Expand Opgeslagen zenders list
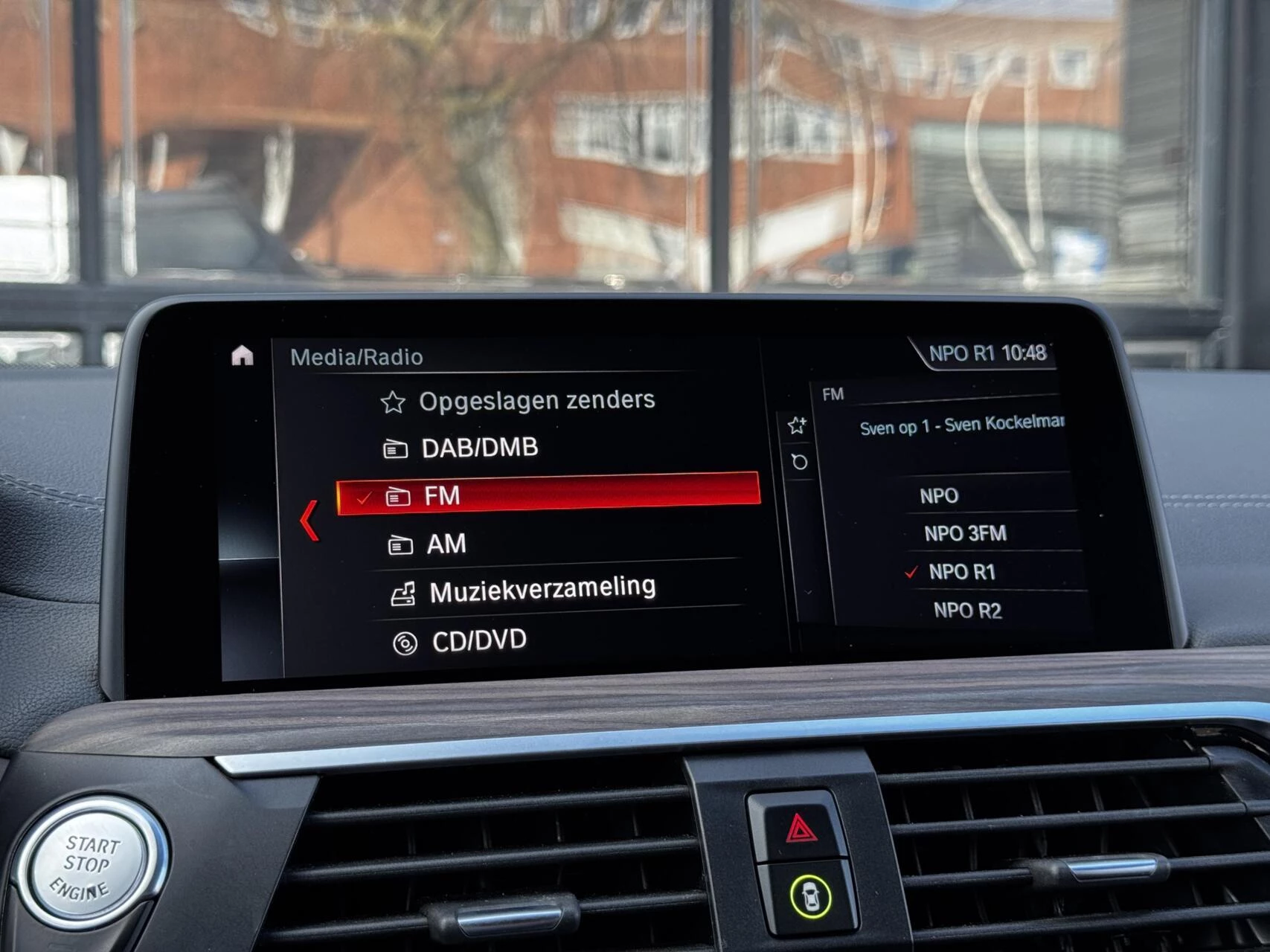The width and height of the screenshot is (1270, 952). [x=536, y=399]
